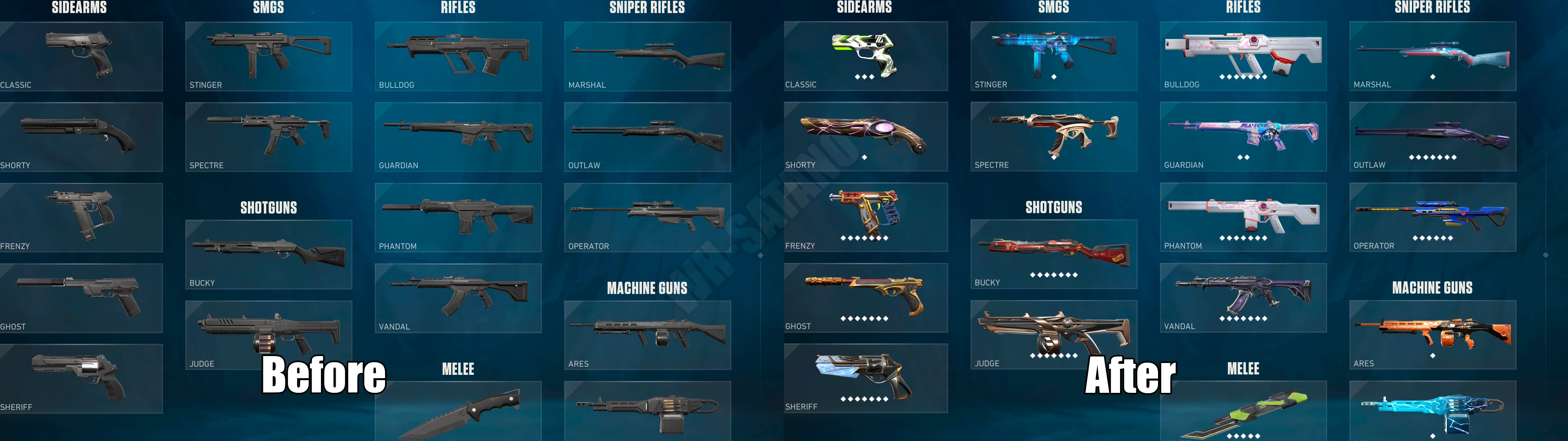Viewport: 1568px width, 441px height.
Task: Expand the MACHINE GUNS section on the right
Action: [x=1433, y=287]
